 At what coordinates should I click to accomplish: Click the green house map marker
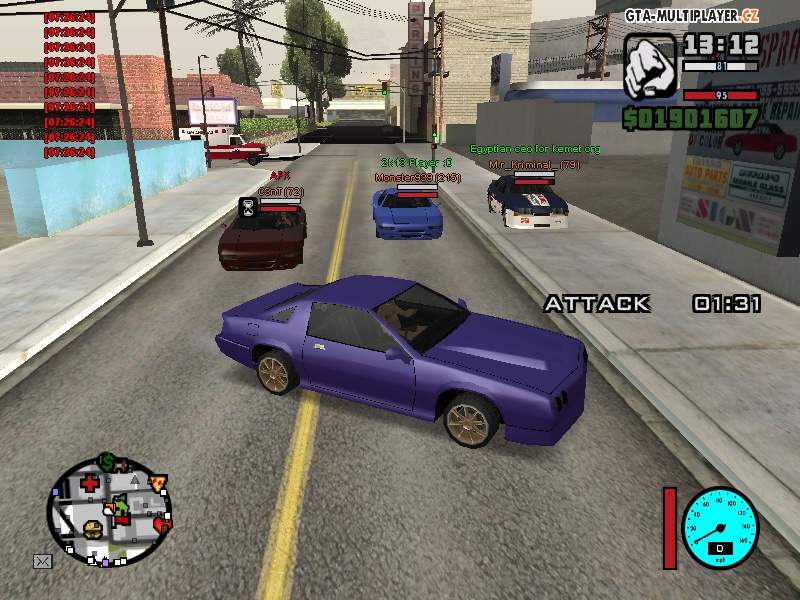pyautogui.click(x=120, y=510)
